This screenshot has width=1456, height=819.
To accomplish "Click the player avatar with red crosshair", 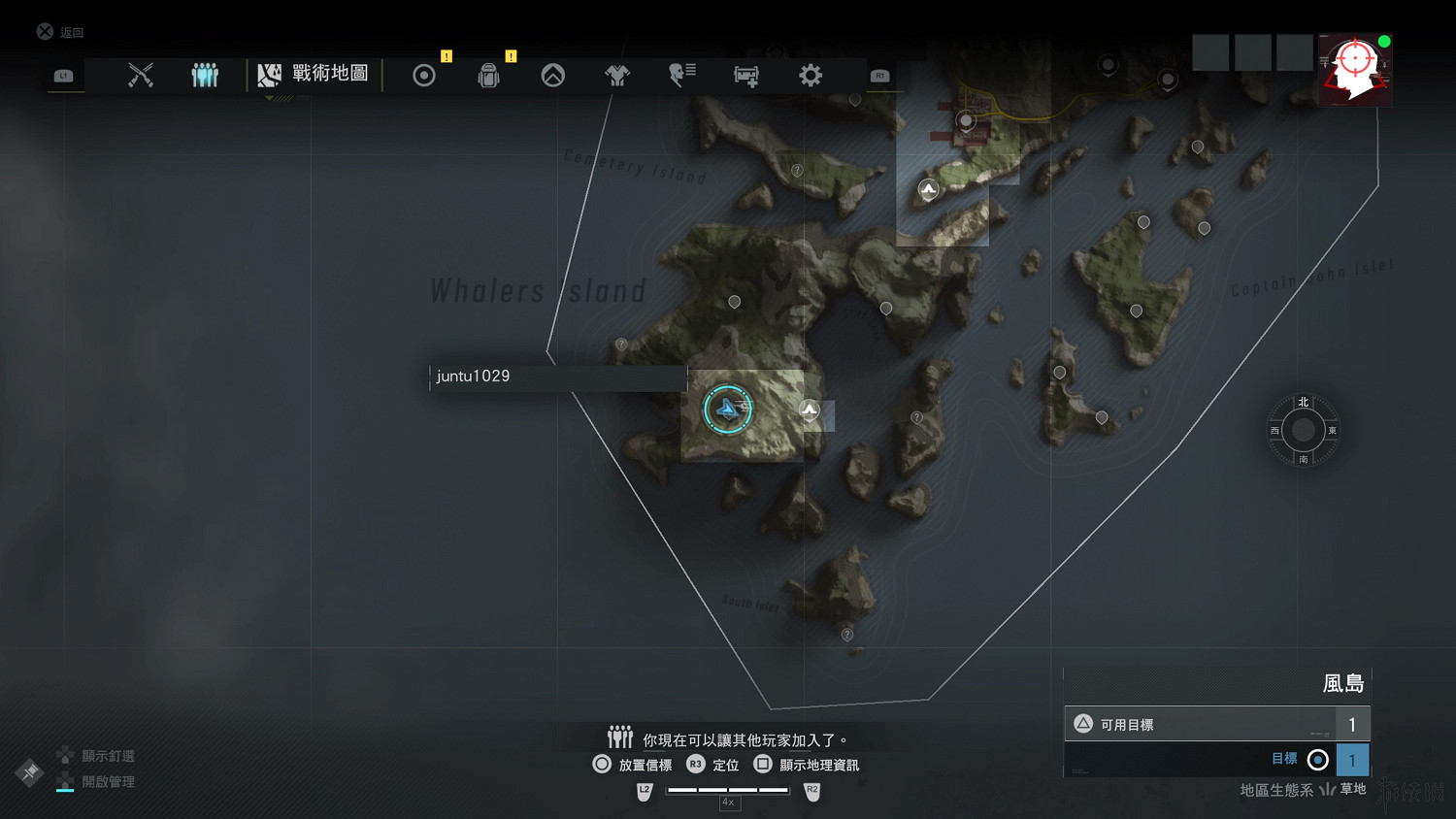I will (x=1355, y=69).
